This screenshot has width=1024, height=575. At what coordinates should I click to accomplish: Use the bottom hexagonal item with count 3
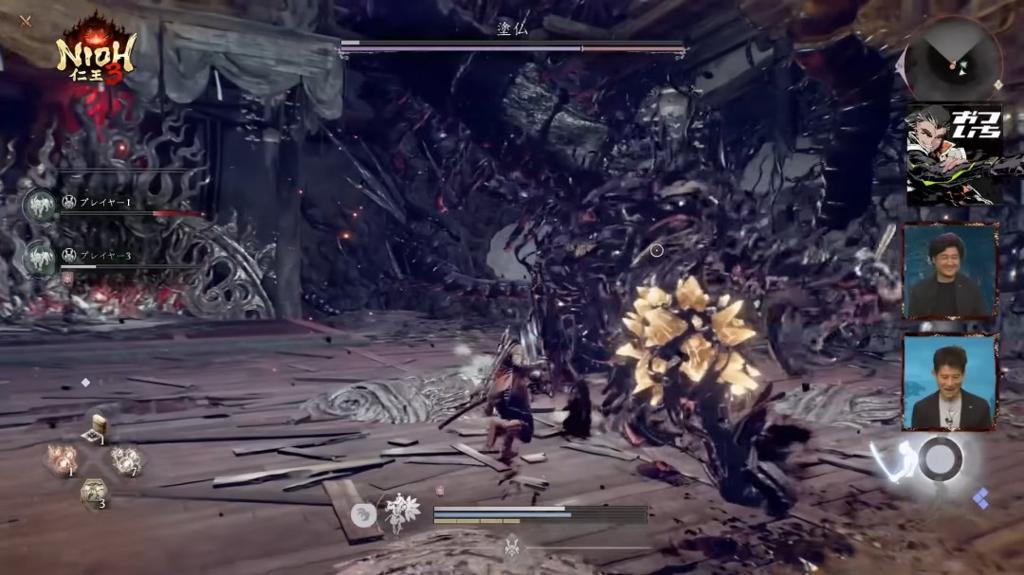tap(94, 492)
